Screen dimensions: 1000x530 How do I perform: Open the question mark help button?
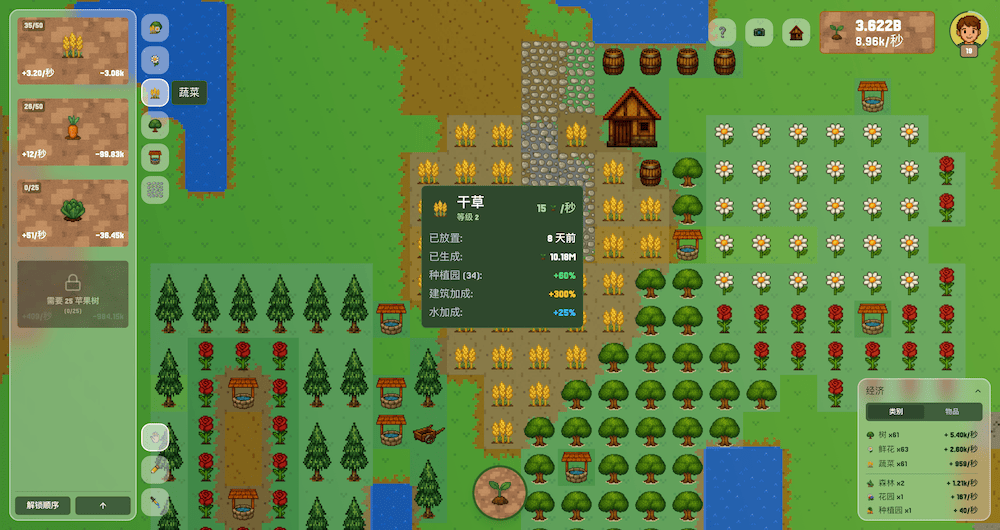[722, 32]
